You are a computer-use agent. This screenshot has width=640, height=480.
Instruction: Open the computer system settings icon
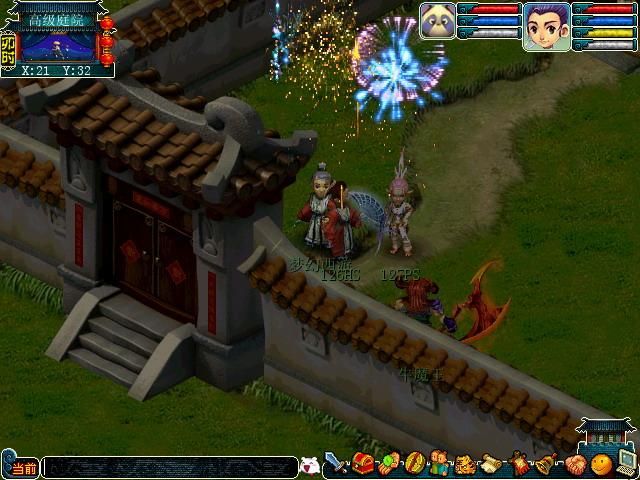[x=627, y=464]
